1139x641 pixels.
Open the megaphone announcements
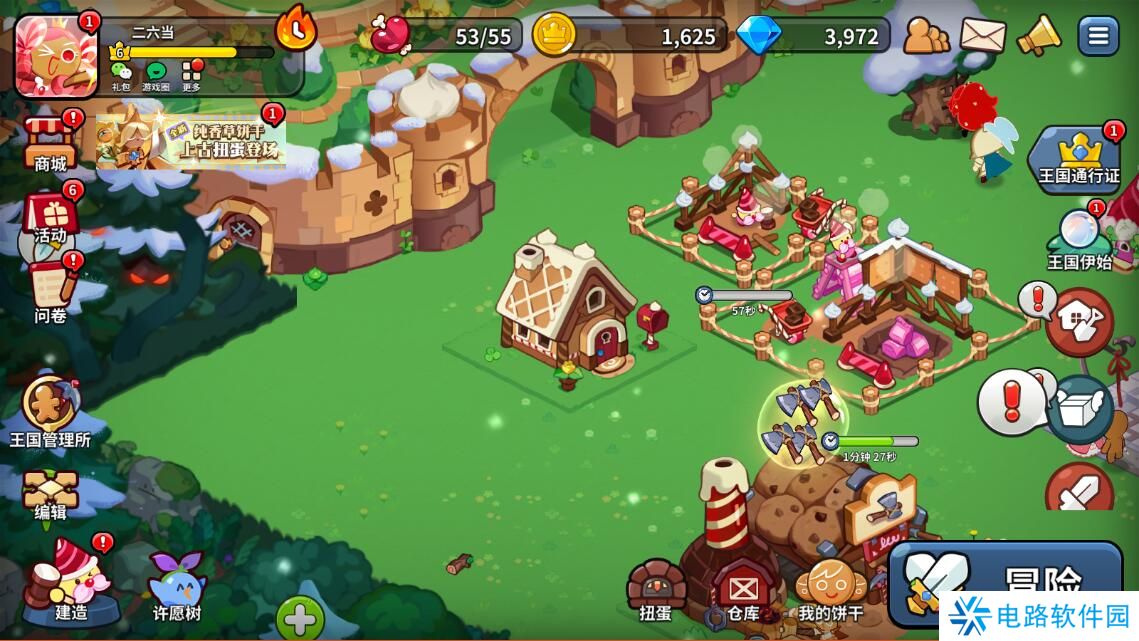click(x=1039, y=37)
